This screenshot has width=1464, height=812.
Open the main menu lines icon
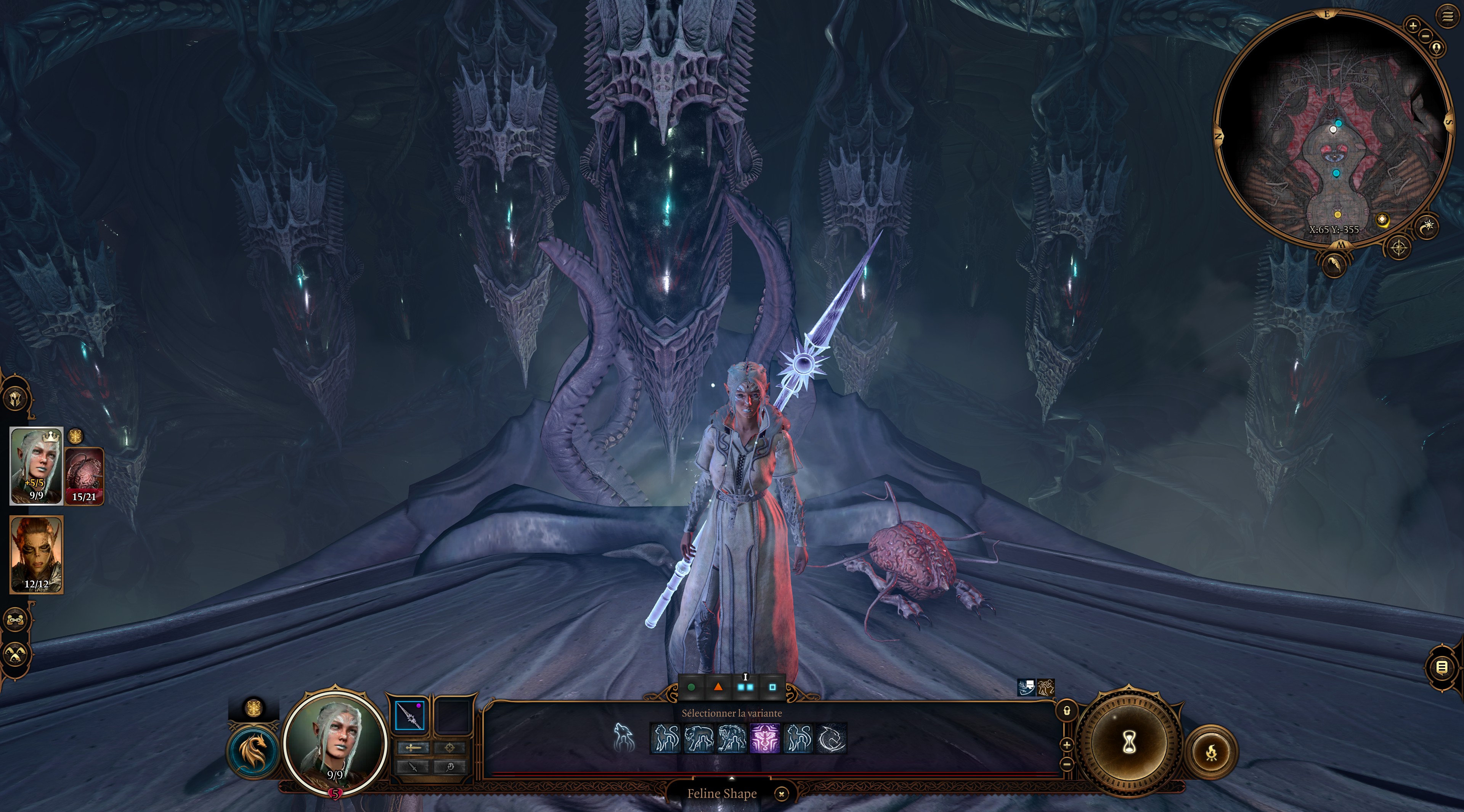1448,16
